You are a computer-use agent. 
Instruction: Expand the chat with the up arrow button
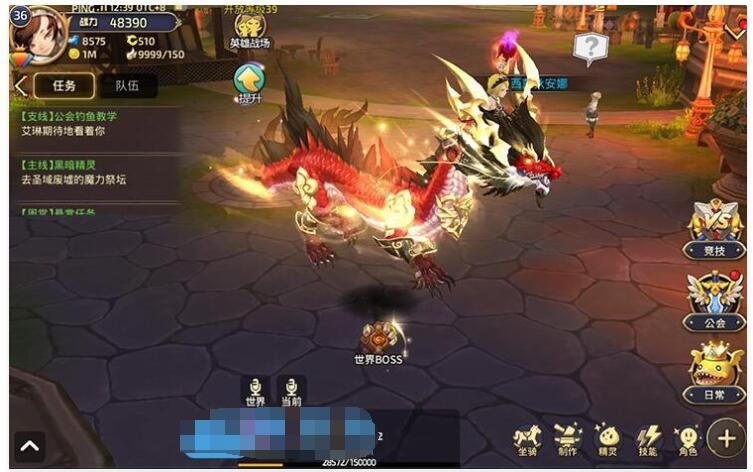click(x=28, y=447)
